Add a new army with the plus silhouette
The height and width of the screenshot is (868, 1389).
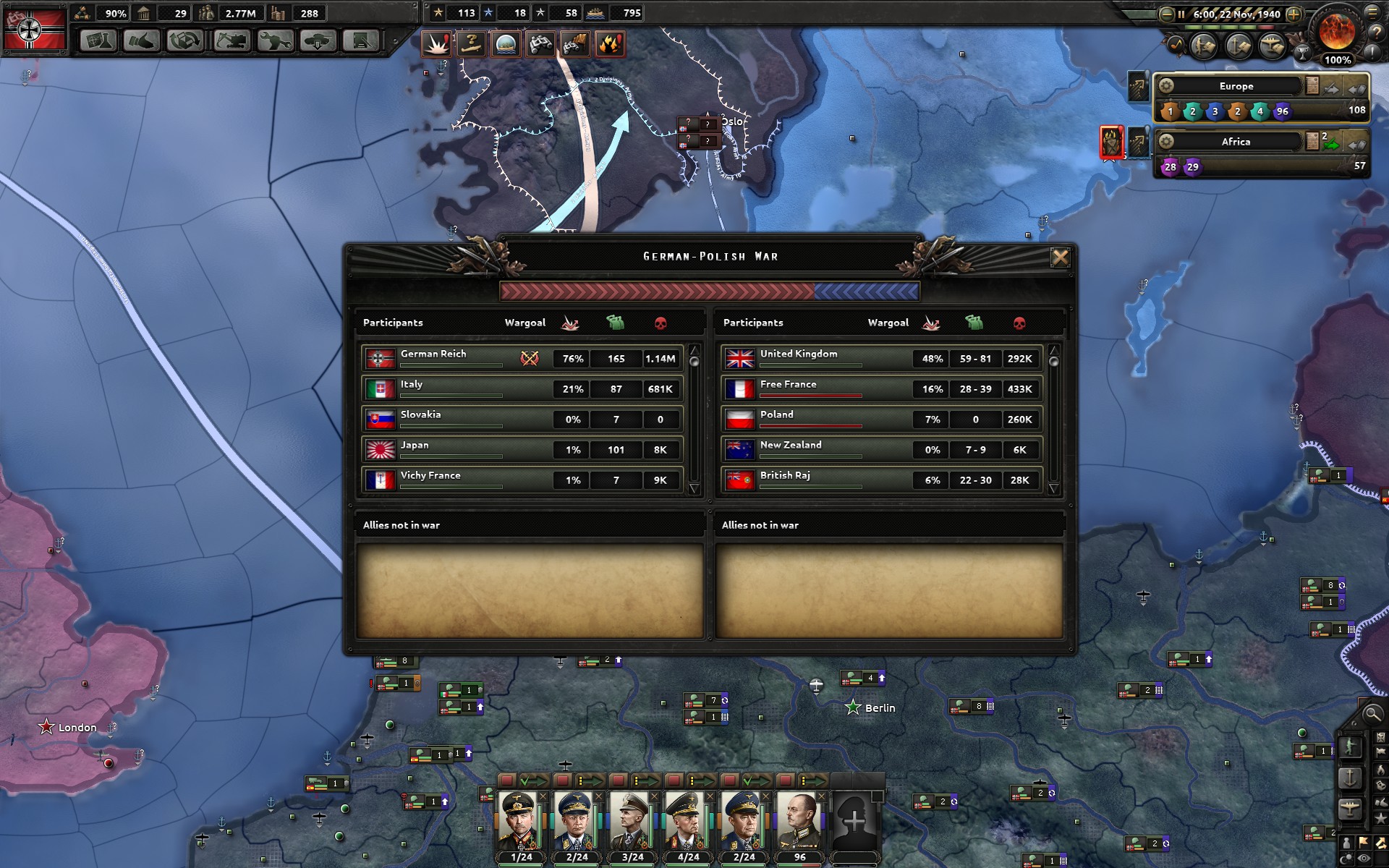tap(854, 821)
